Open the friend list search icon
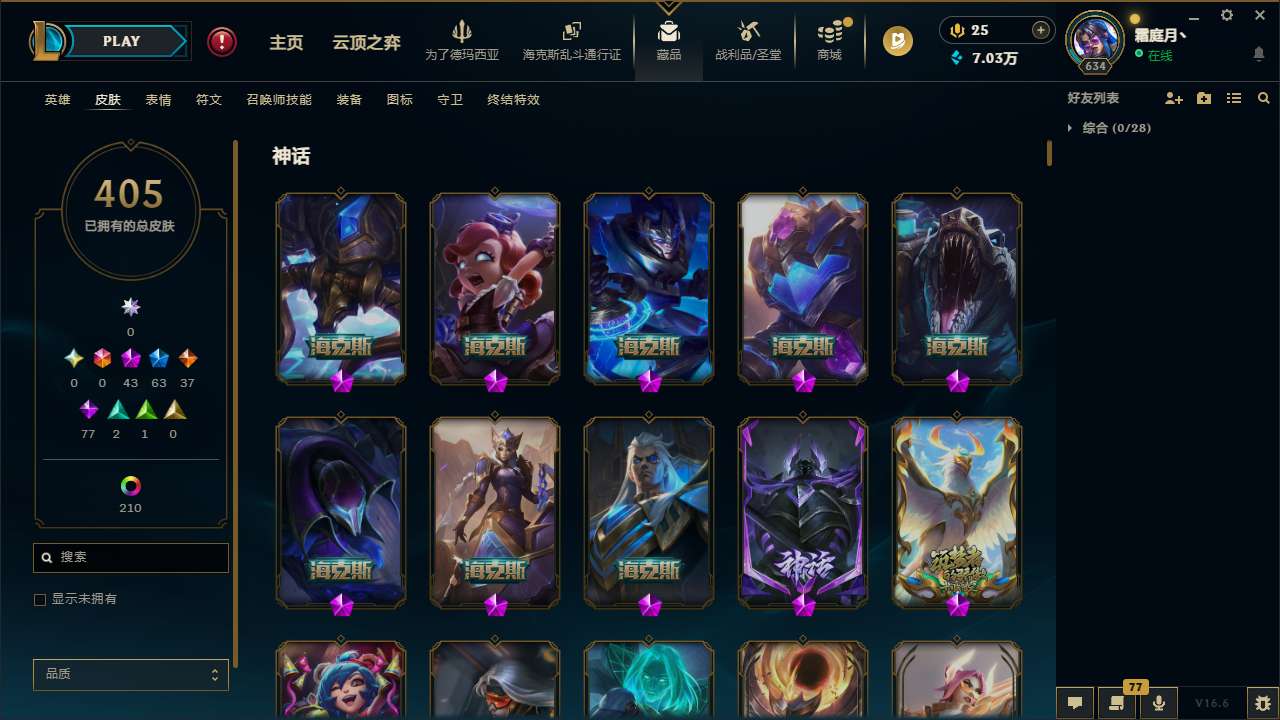 1264,98
